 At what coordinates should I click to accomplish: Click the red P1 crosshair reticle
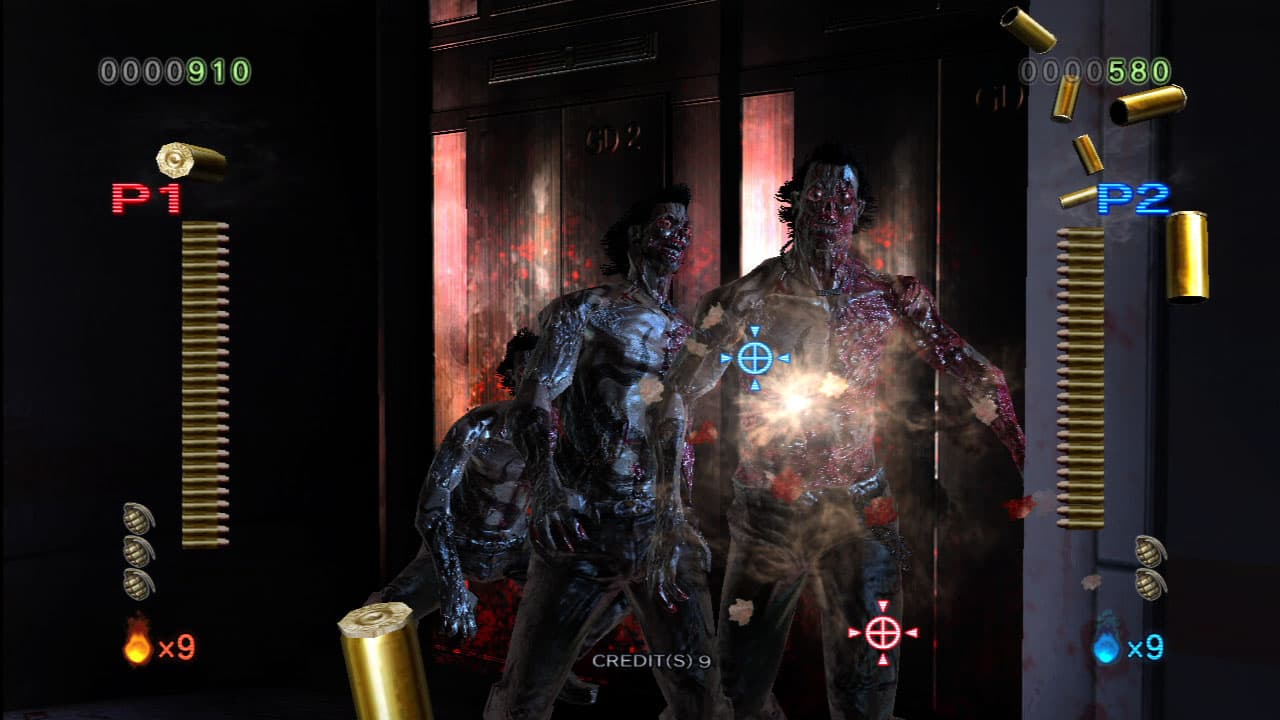tap(883, 631)
